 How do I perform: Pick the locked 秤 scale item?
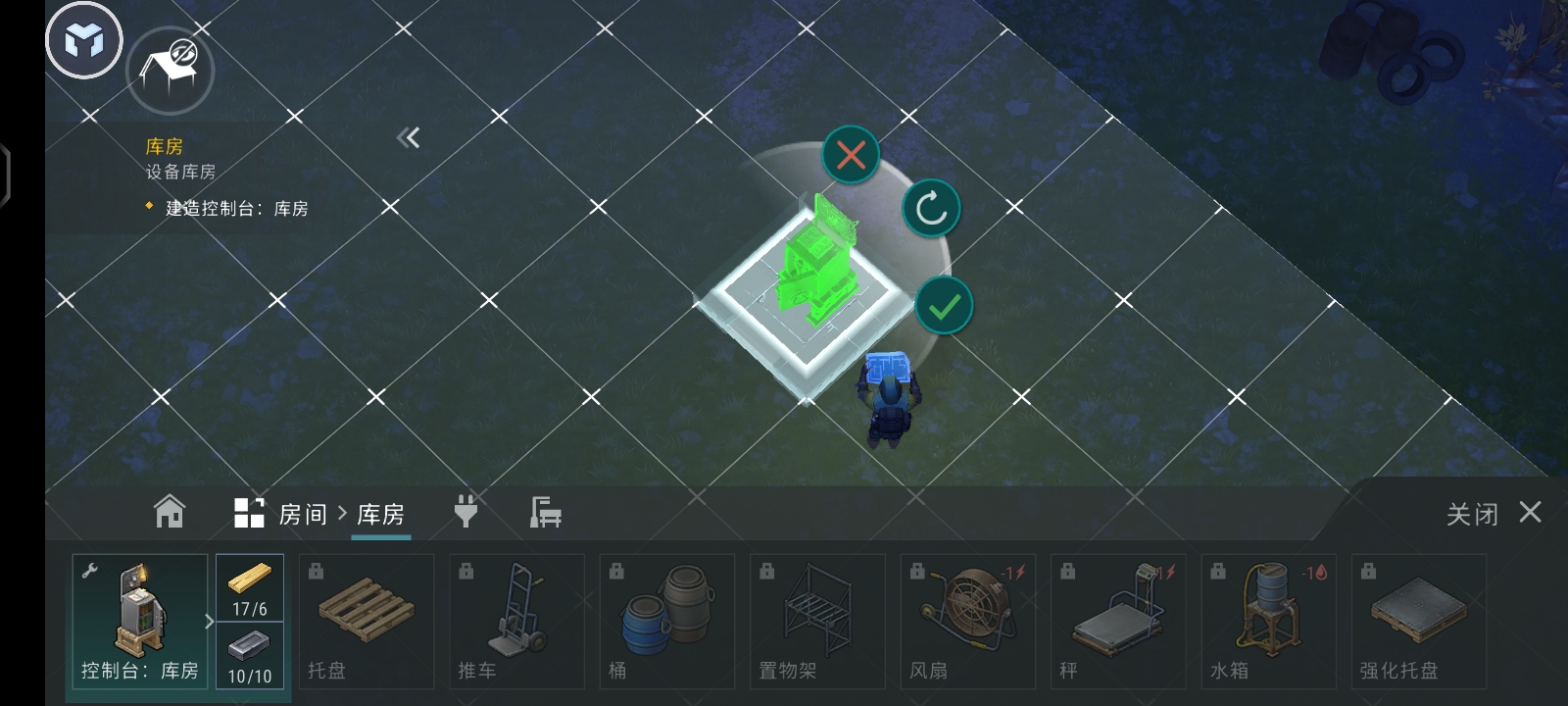pyautogui.click(x=1118, y=621)
